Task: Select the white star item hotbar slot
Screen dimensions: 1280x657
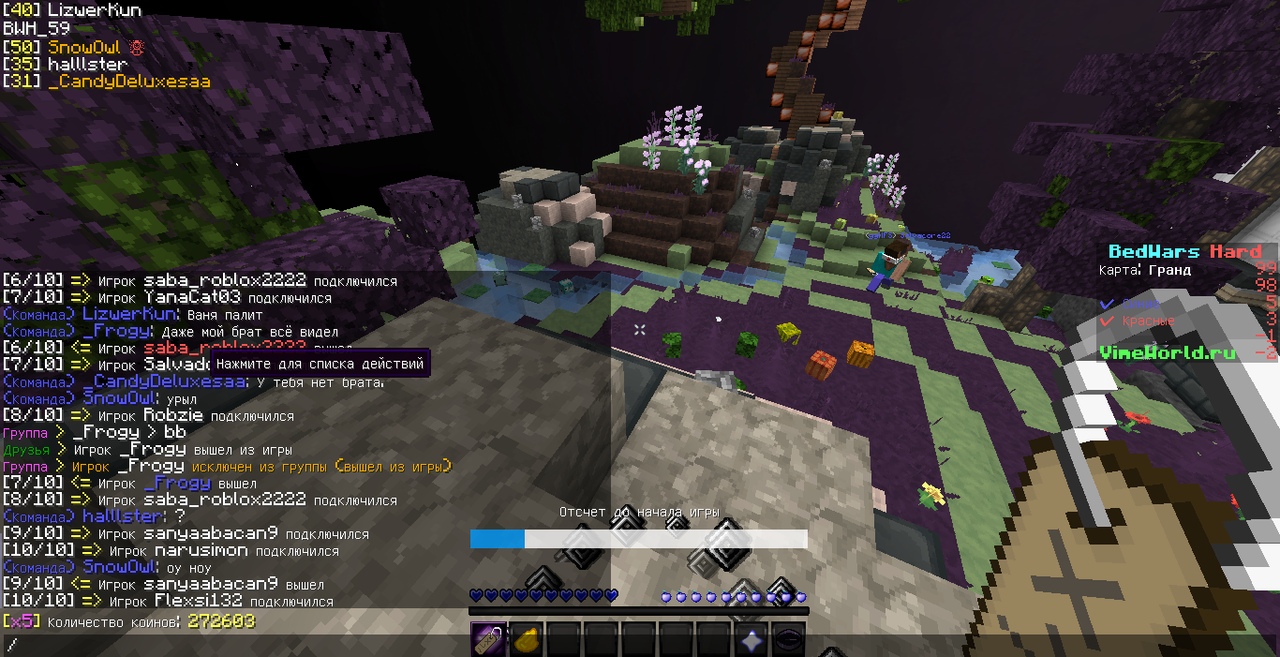Action: pos(750,639)
